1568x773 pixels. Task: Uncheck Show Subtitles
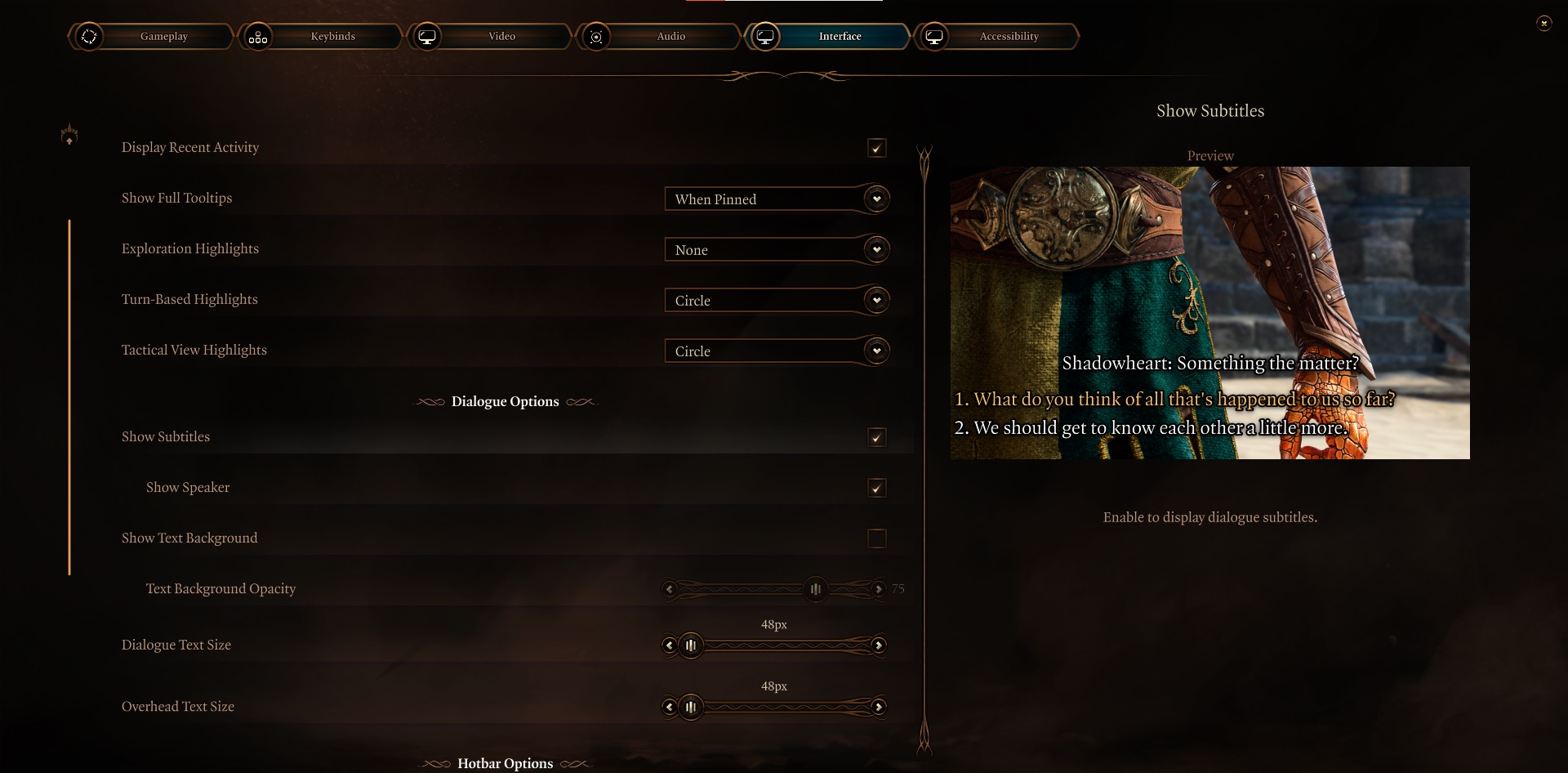[x=877, y=438]
